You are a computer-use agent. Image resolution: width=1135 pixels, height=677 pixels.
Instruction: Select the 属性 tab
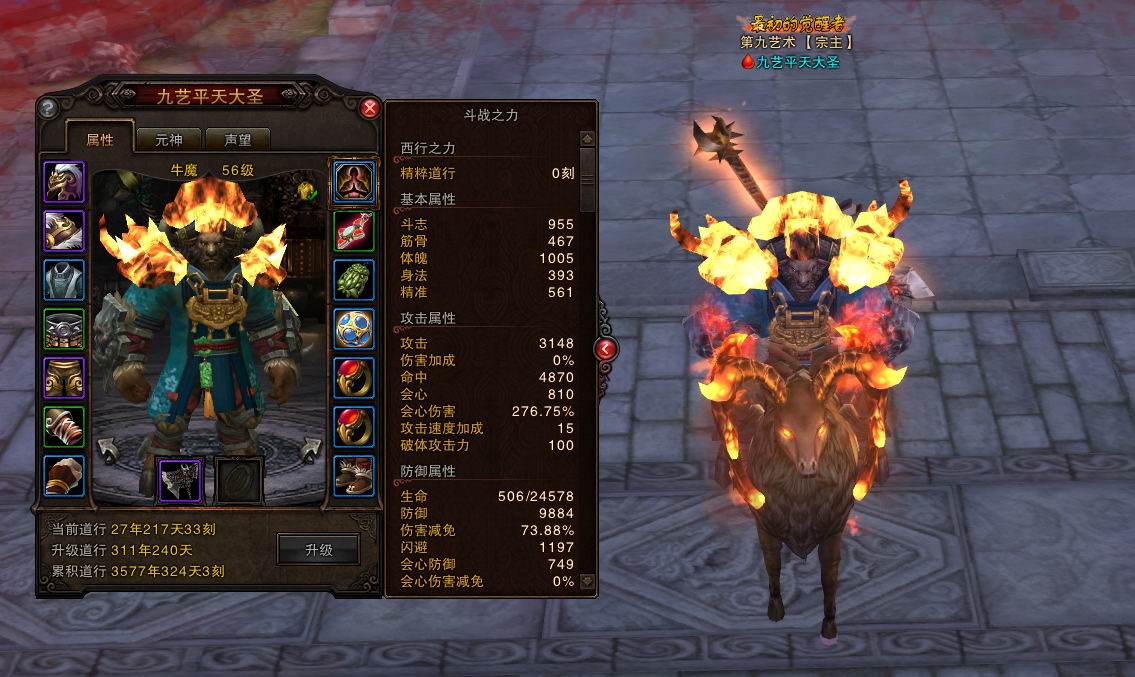[100, 140]
